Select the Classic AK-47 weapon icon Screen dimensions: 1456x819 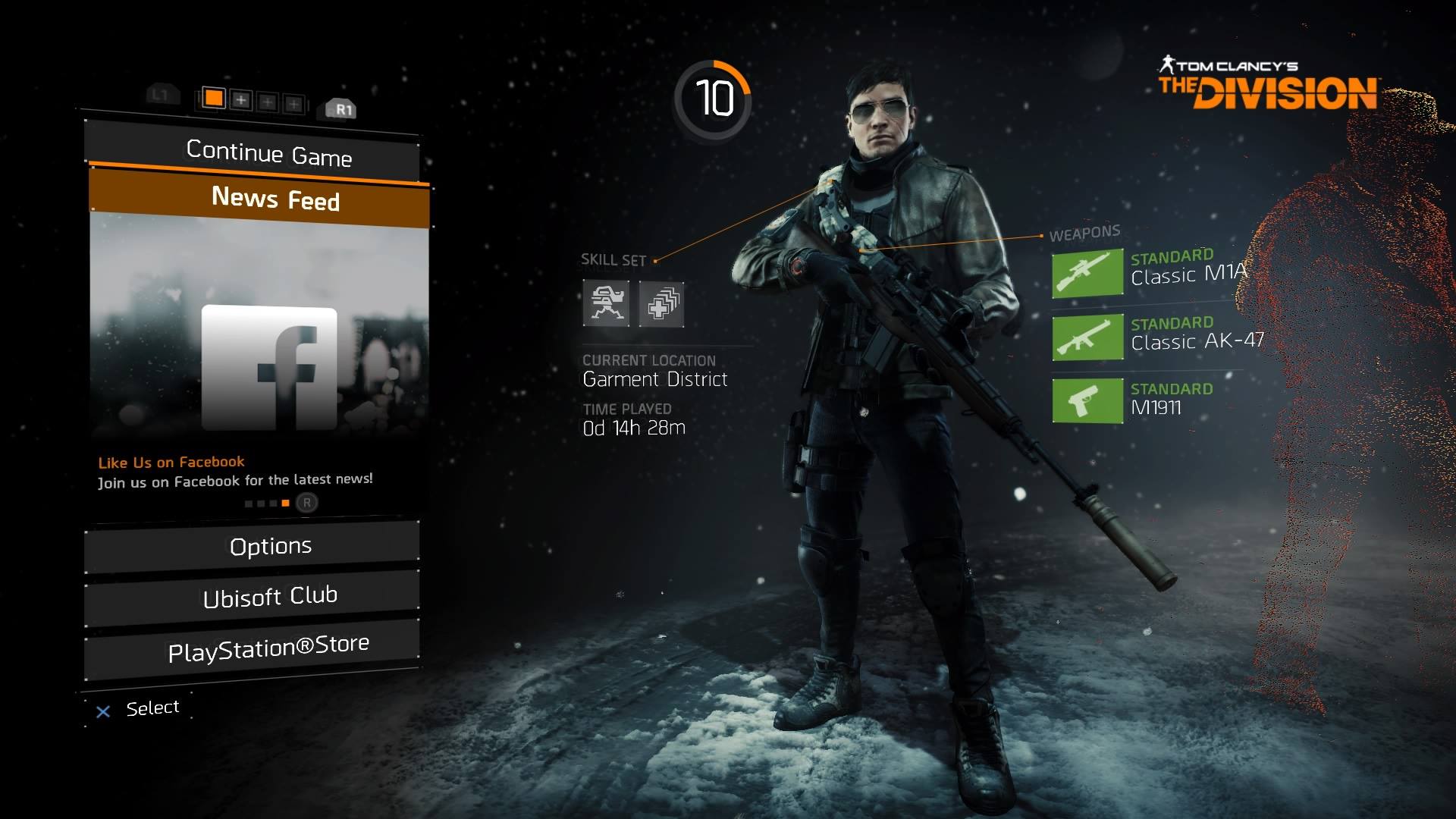pyautogui.click(x=1087, y=337)
